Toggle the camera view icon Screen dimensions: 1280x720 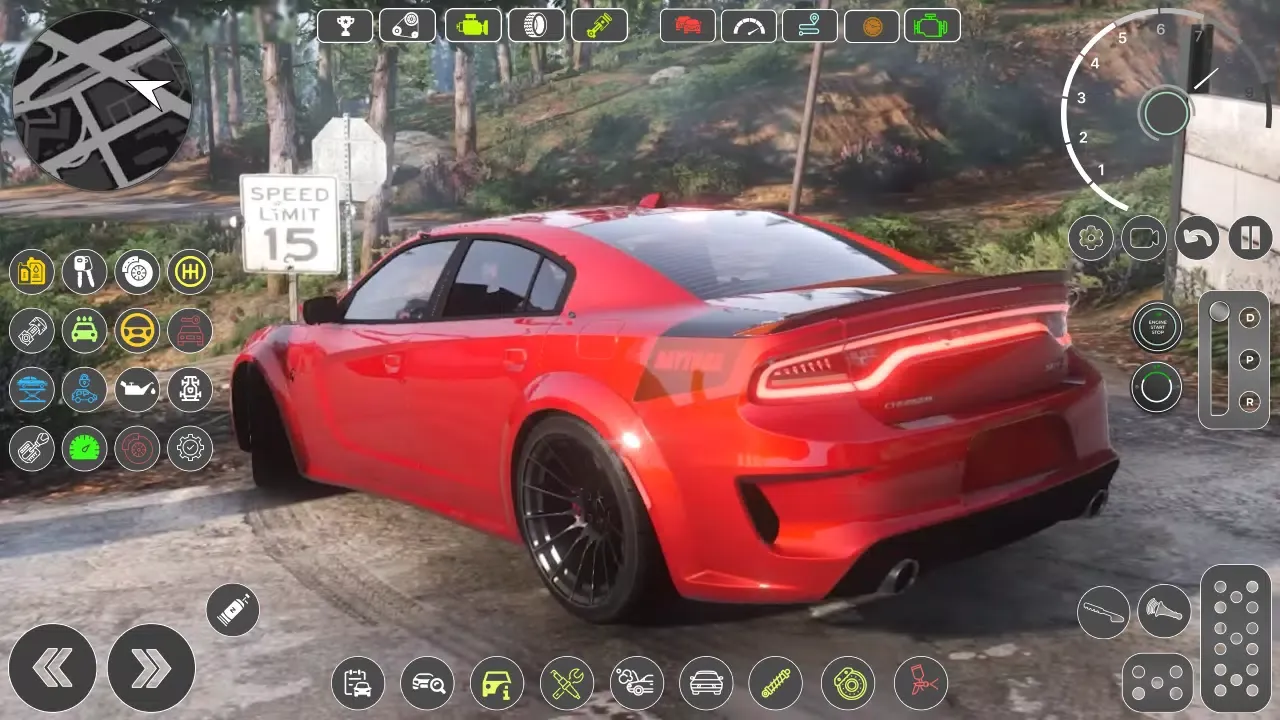1143,238
